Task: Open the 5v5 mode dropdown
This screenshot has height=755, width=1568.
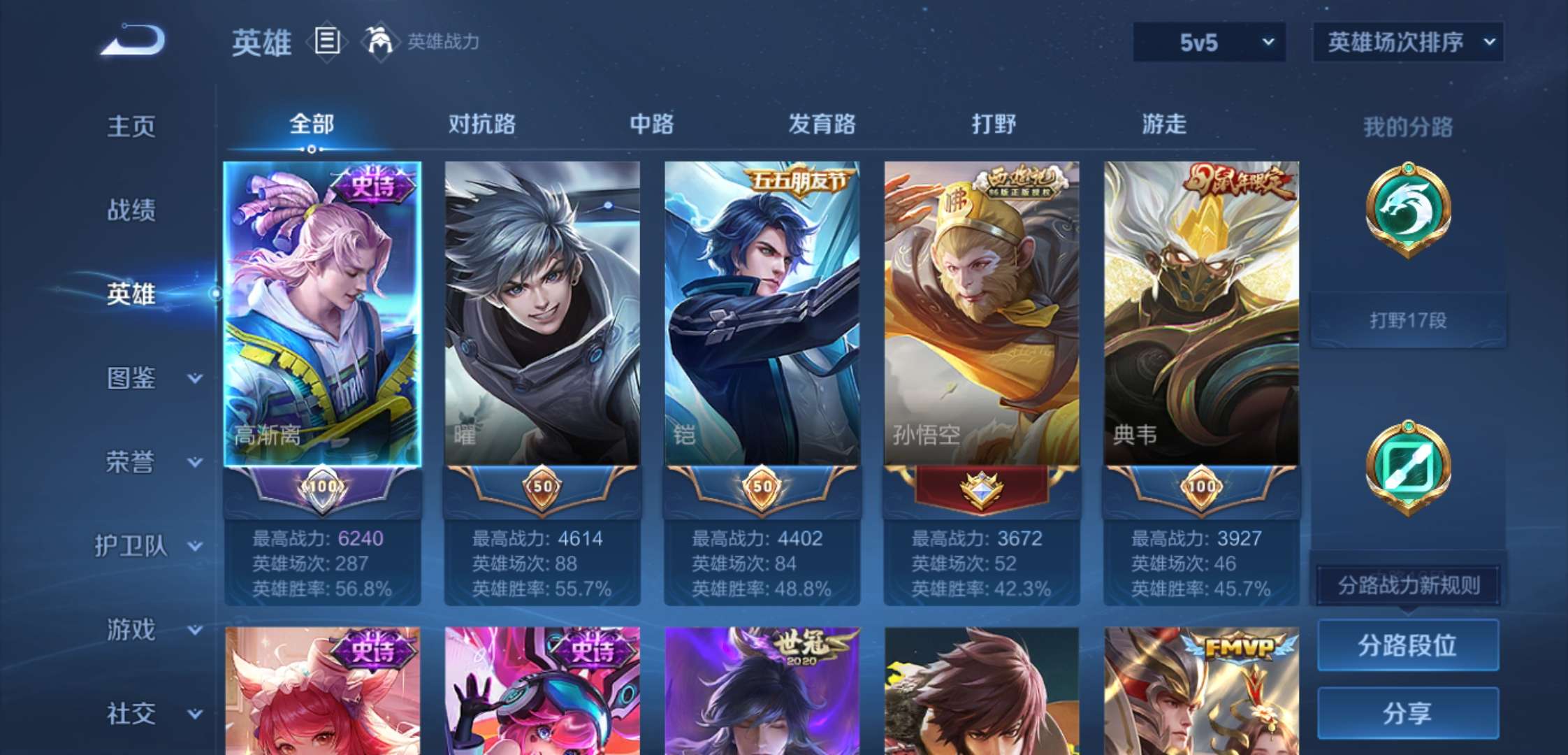Action: (1209, 42)
